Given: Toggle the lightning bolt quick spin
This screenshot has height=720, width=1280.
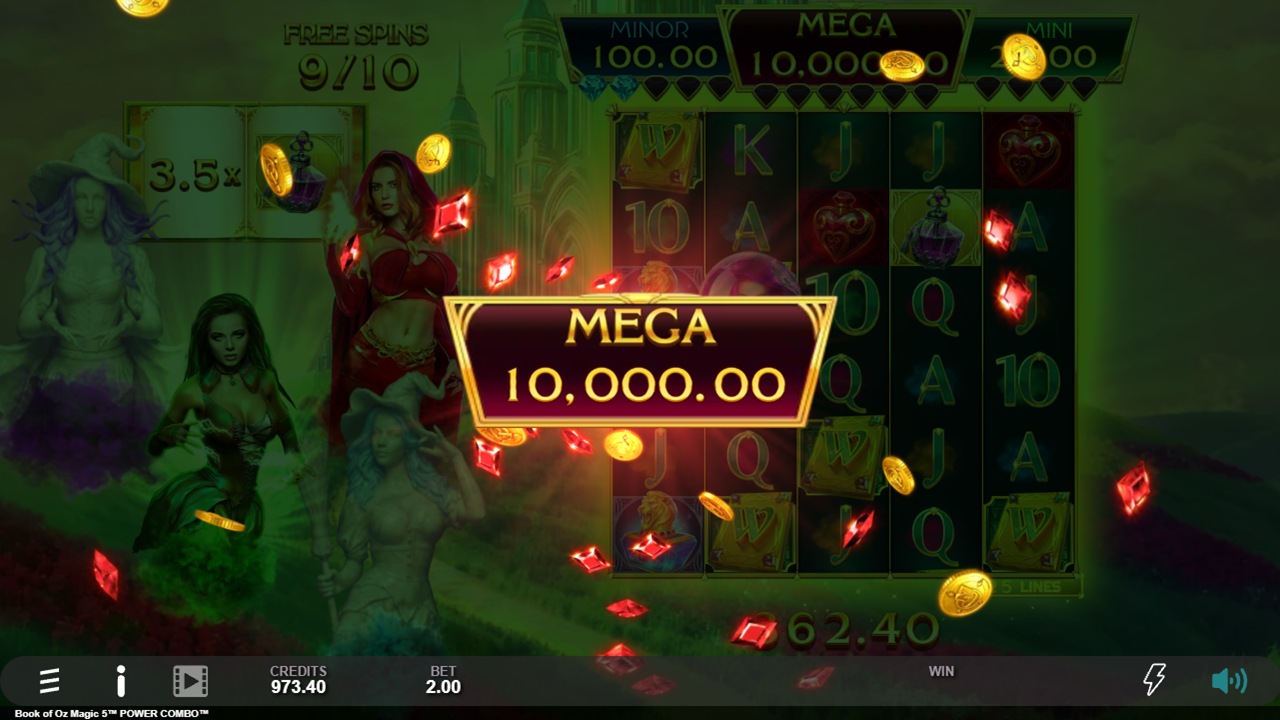Looking at the screenshot, I should click(1154, 680).
